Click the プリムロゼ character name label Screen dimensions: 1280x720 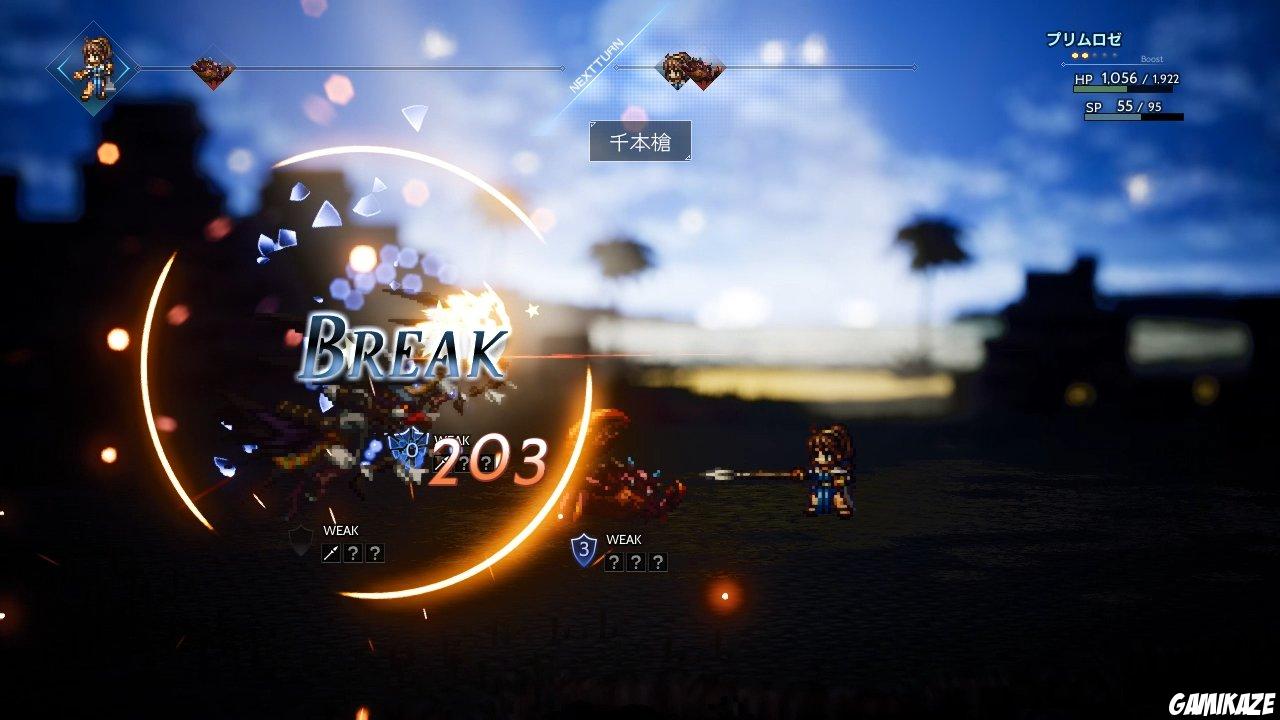1084,37
